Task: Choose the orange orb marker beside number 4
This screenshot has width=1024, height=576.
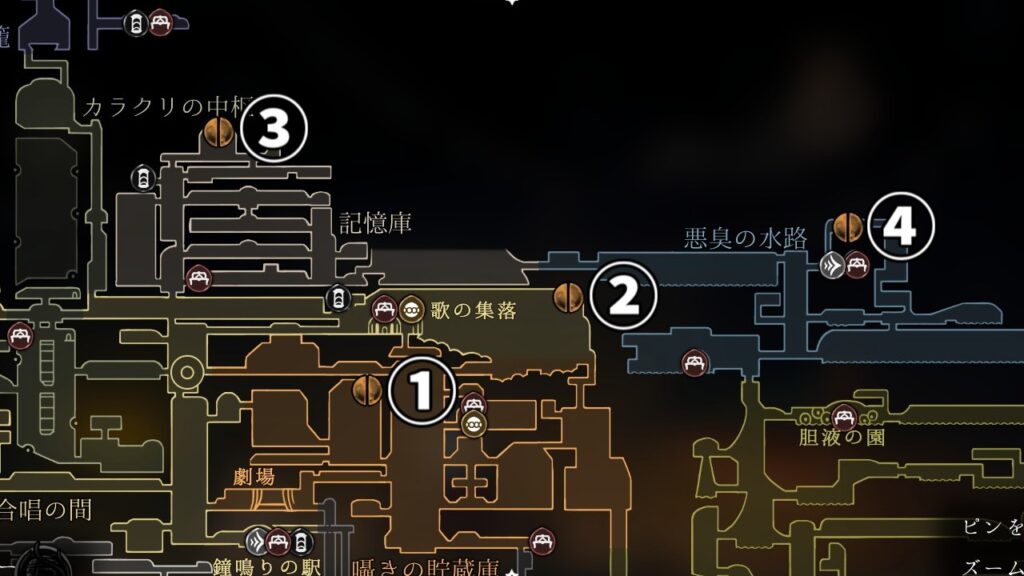Action: 848,226
